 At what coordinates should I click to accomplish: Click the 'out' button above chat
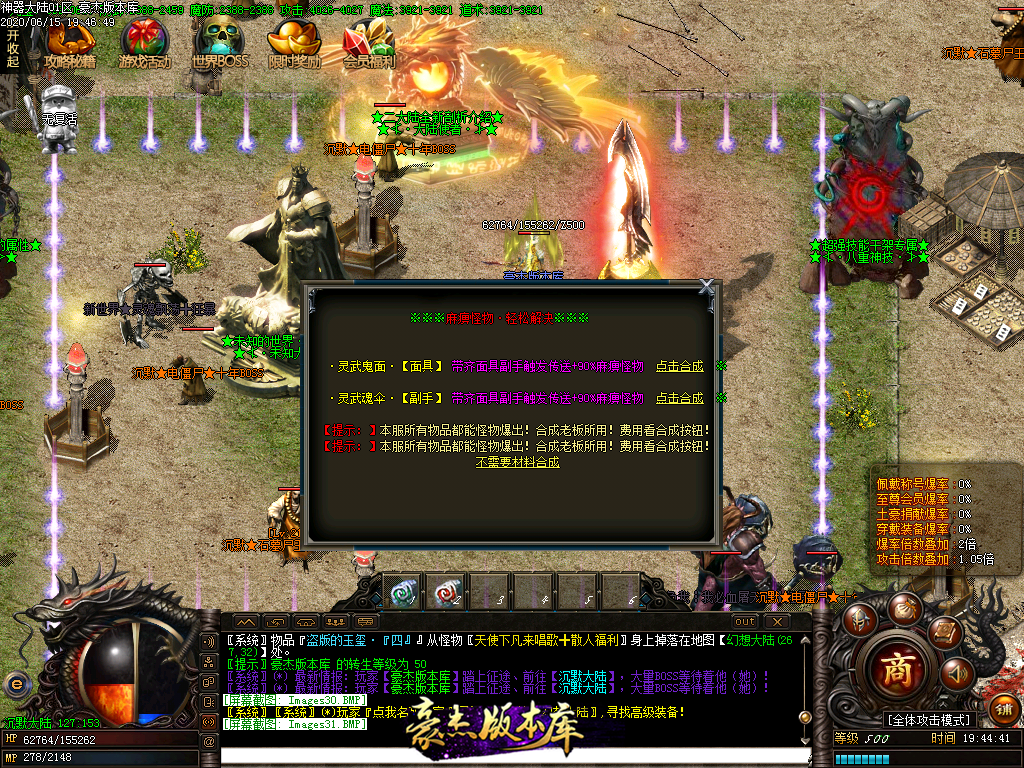point(745,622)
